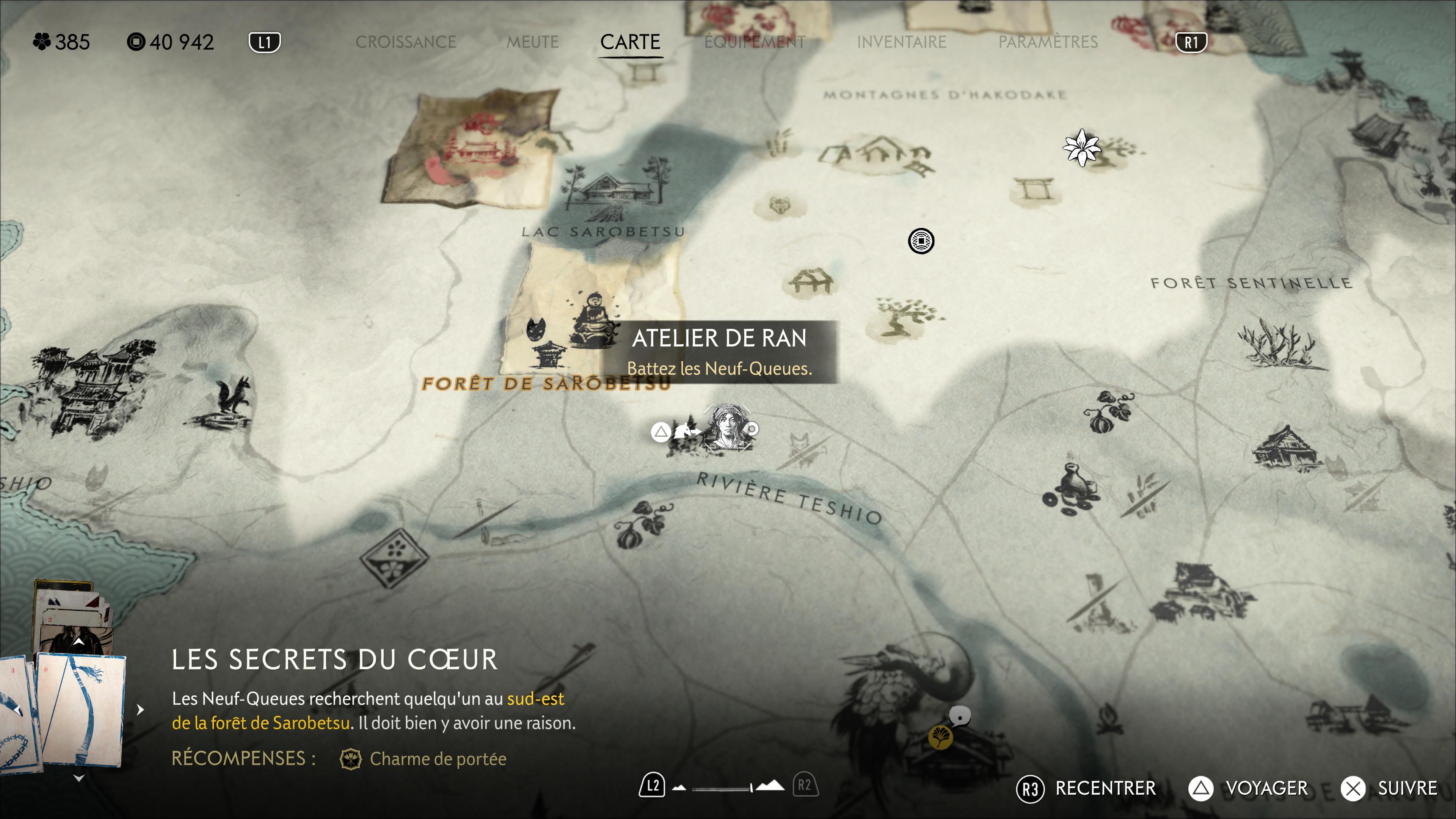Switch to the Croissance tab
The height and width of the screenshot is (819, 1456).
coord(405,42)
